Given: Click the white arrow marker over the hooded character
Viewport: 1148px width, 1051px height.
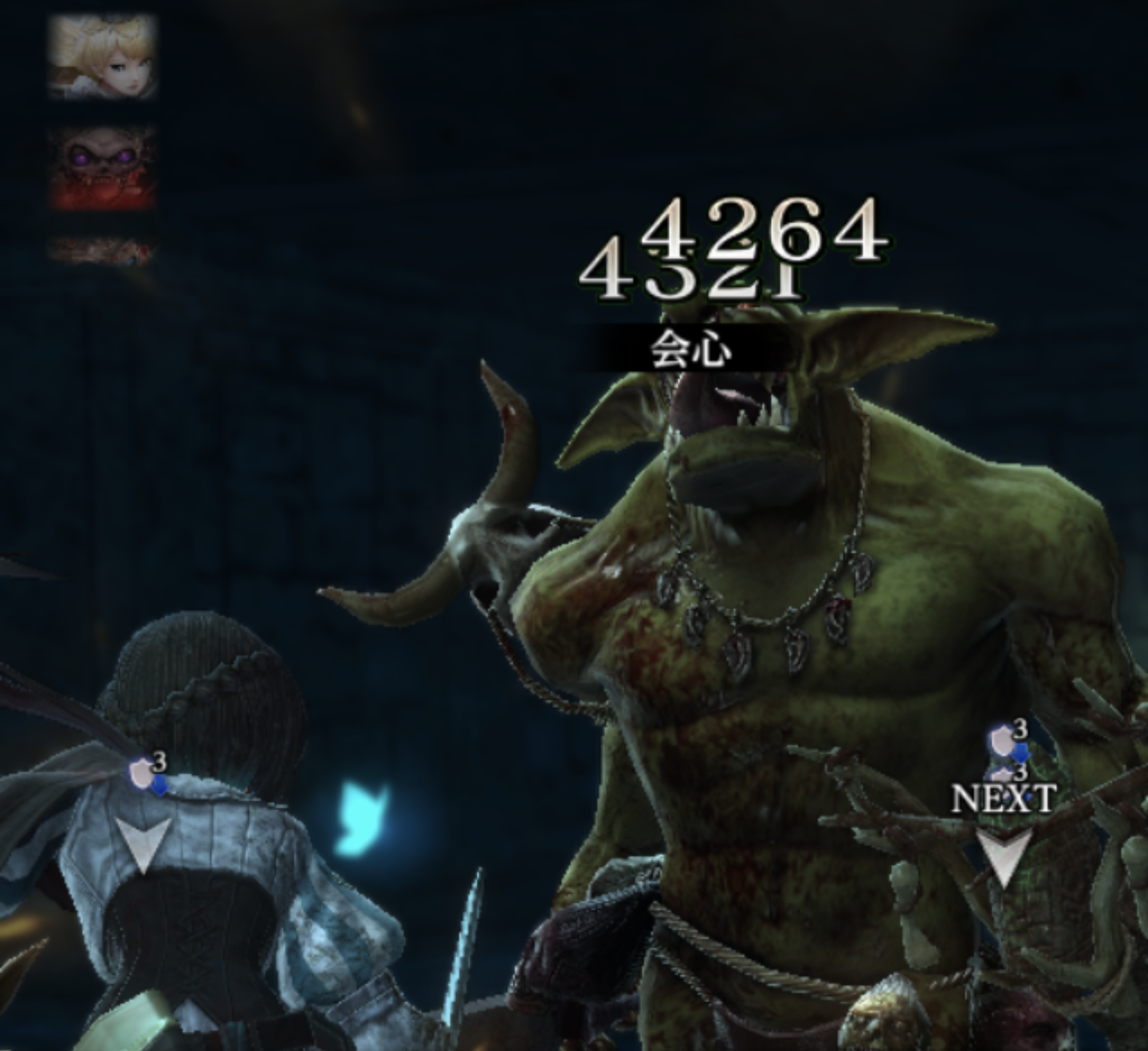Looking at the screenshot, I should click(x=143, y=844).
